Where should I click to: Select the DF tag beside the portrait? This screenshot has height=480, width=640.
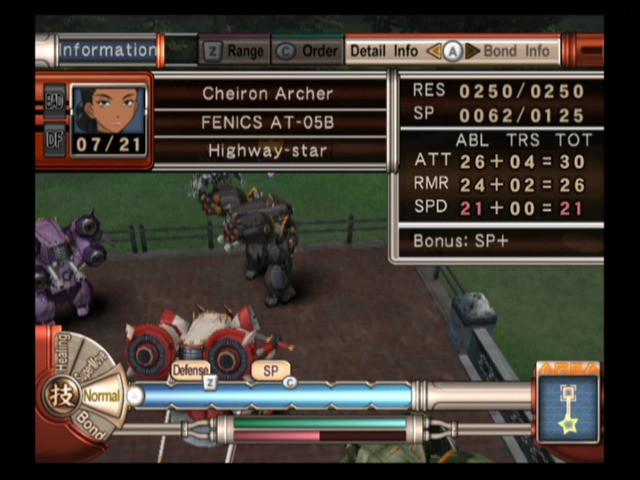click(x=54, y=140)
